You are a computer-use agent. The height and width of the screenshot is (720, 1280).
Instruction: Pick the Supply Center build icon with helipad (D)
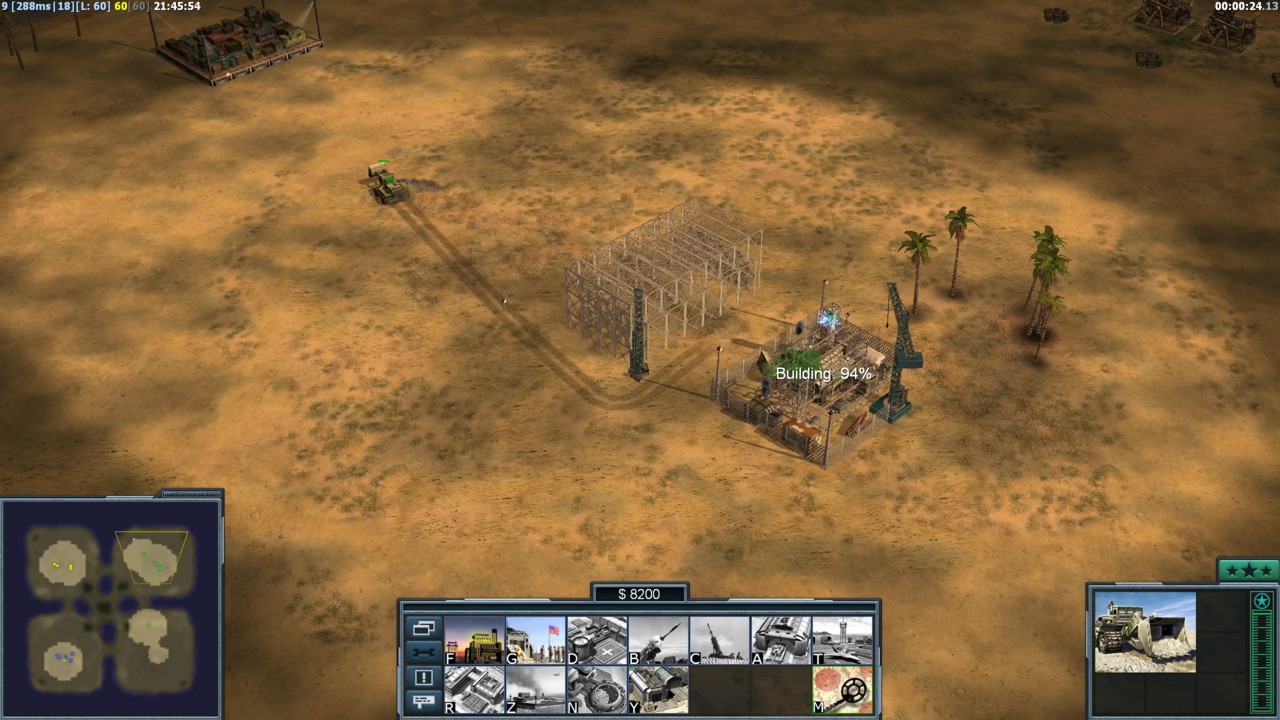click(x=597, y=640)
